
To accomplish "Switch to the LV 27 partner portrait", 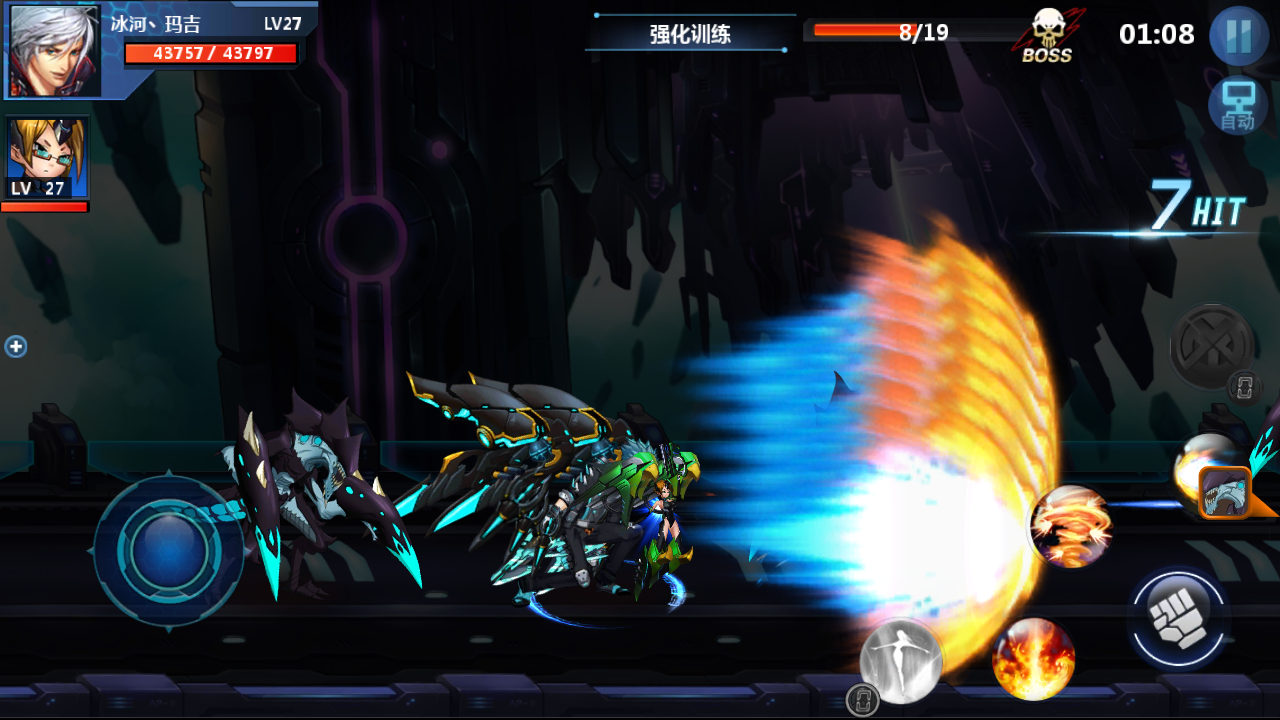I will click(x=47, y=158).
